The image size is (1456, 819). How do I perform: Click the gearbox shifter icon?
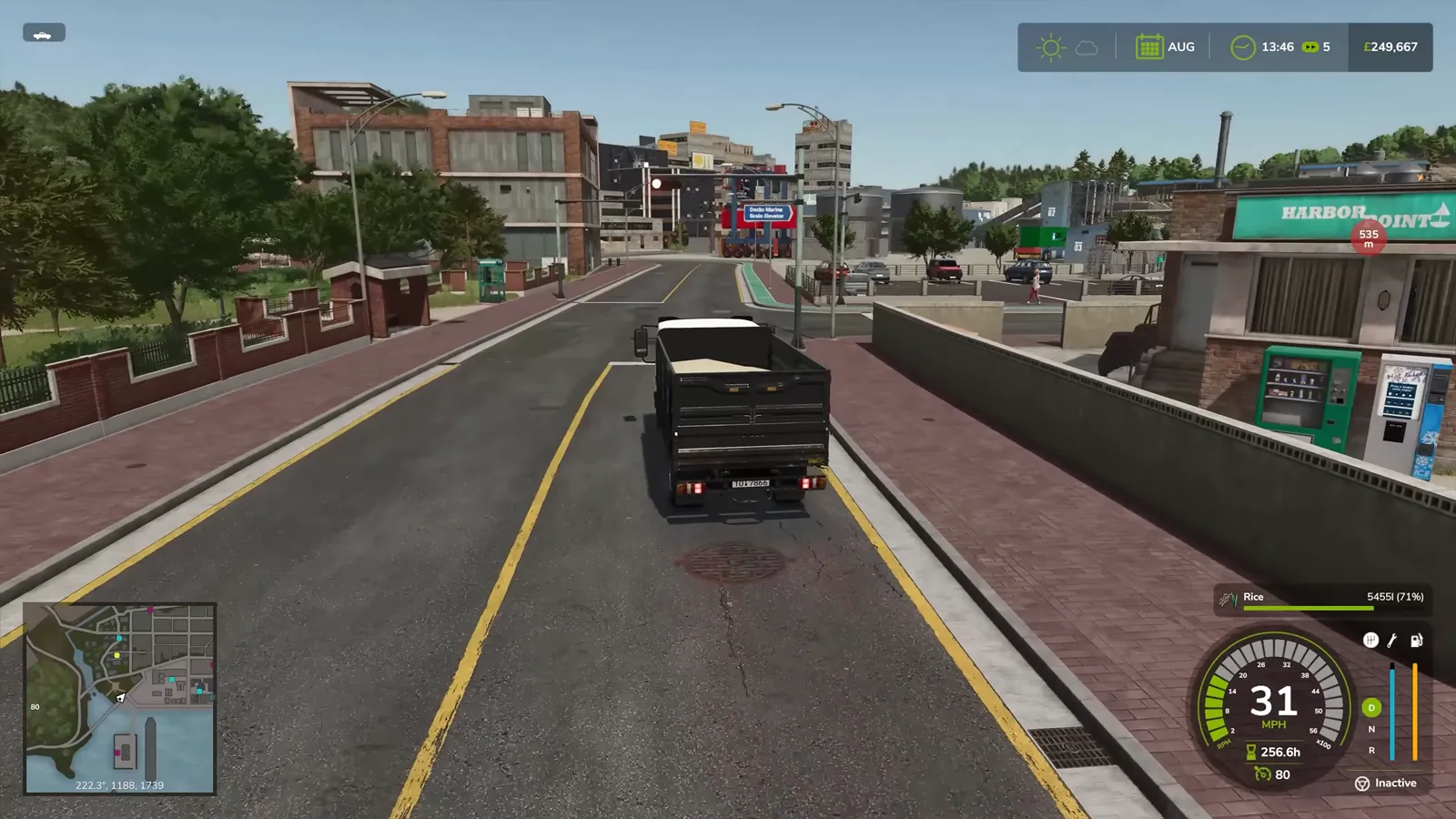1370,641
